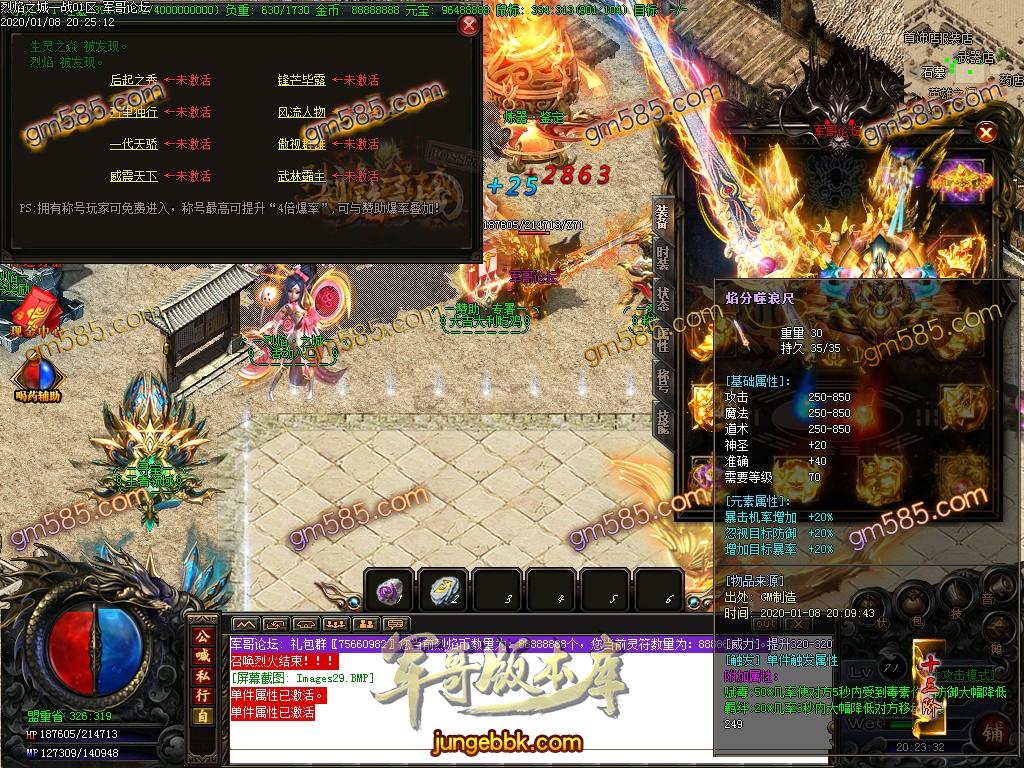The width and height of the screenshot is (1024, 768).
Task: Close the character equipment window
Action: click(986, 132)
